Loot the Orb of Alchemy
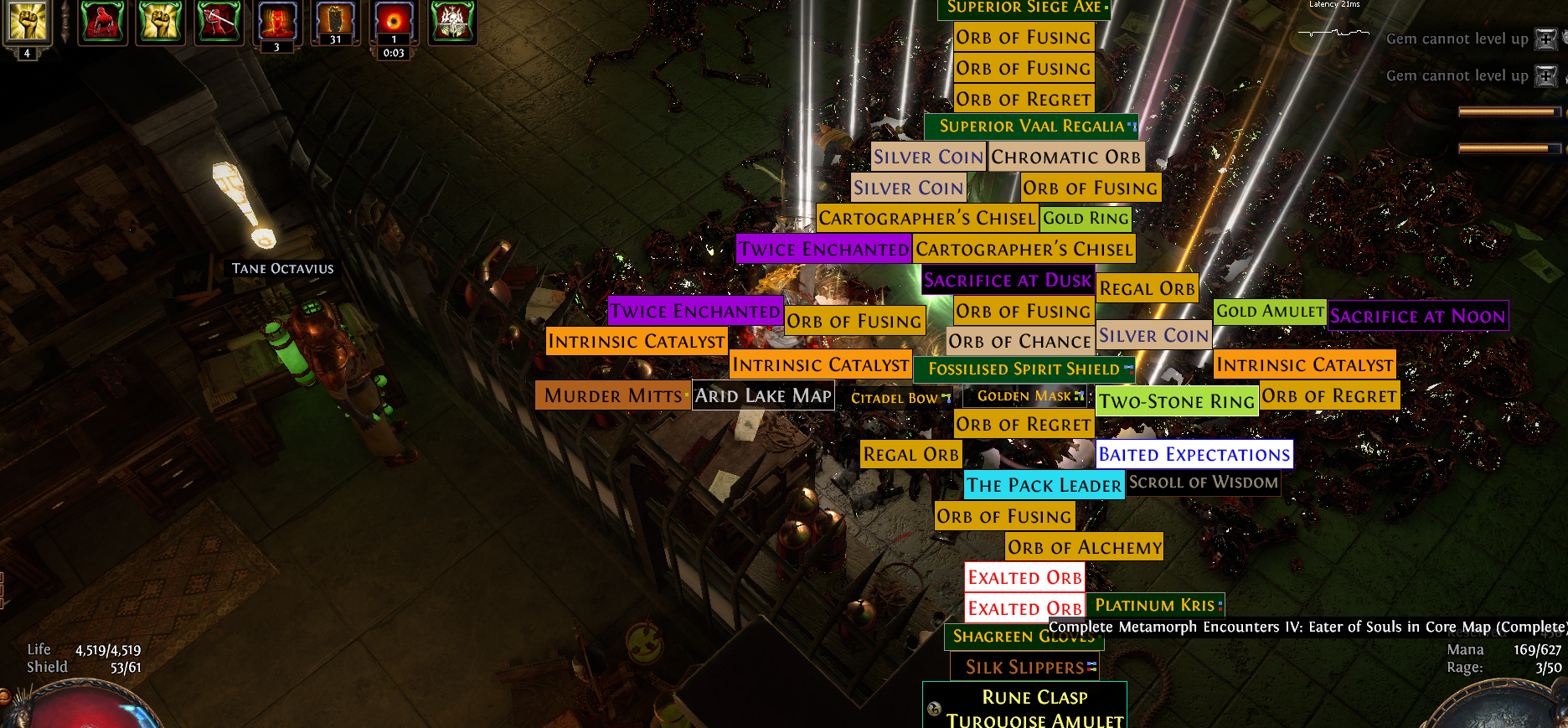Image resolution: width=1568 pixels, height=728 pixels. pos(1085,548)
